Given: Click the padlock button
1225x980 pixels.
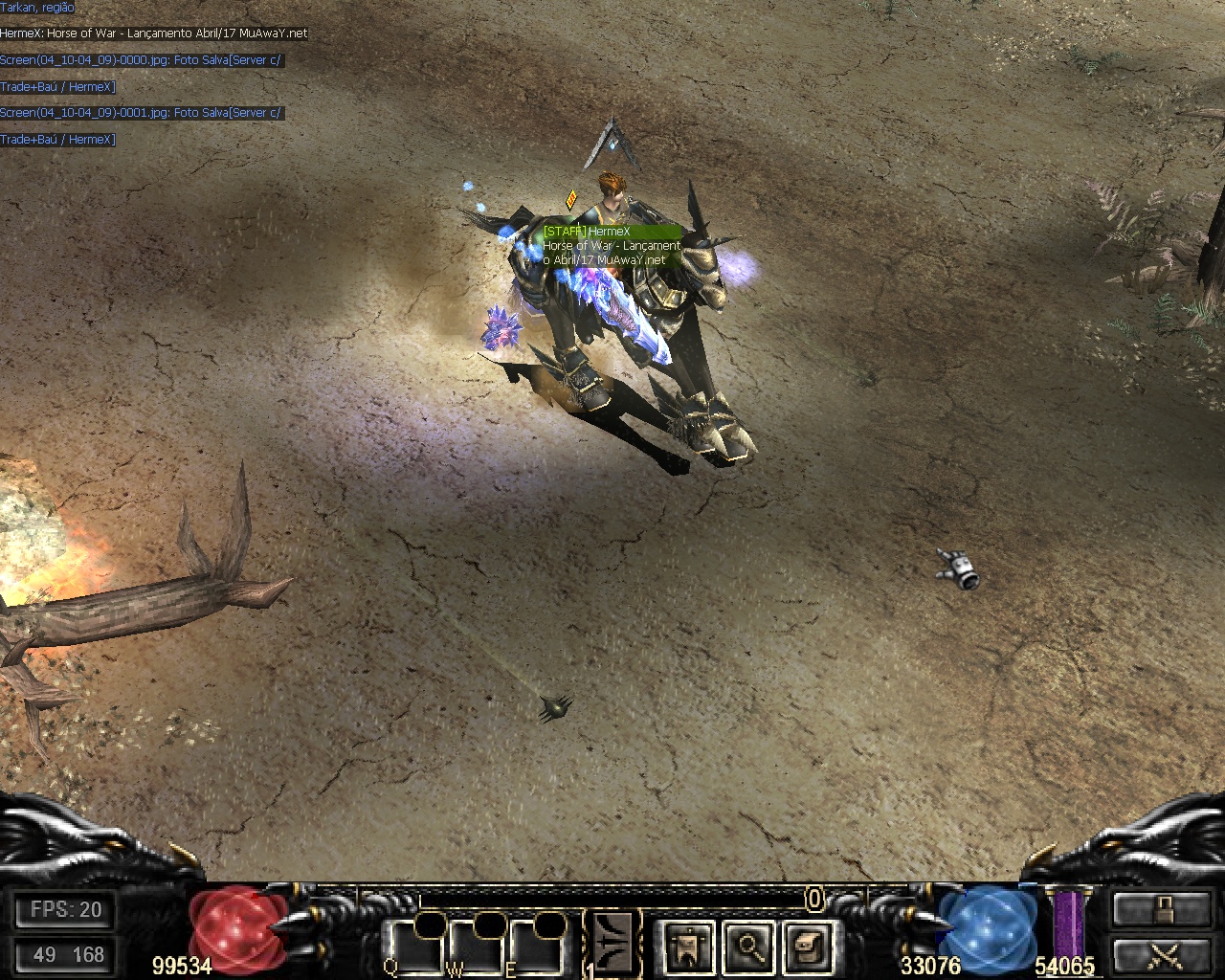Looking at the screenshot, I should [1161, 909].
